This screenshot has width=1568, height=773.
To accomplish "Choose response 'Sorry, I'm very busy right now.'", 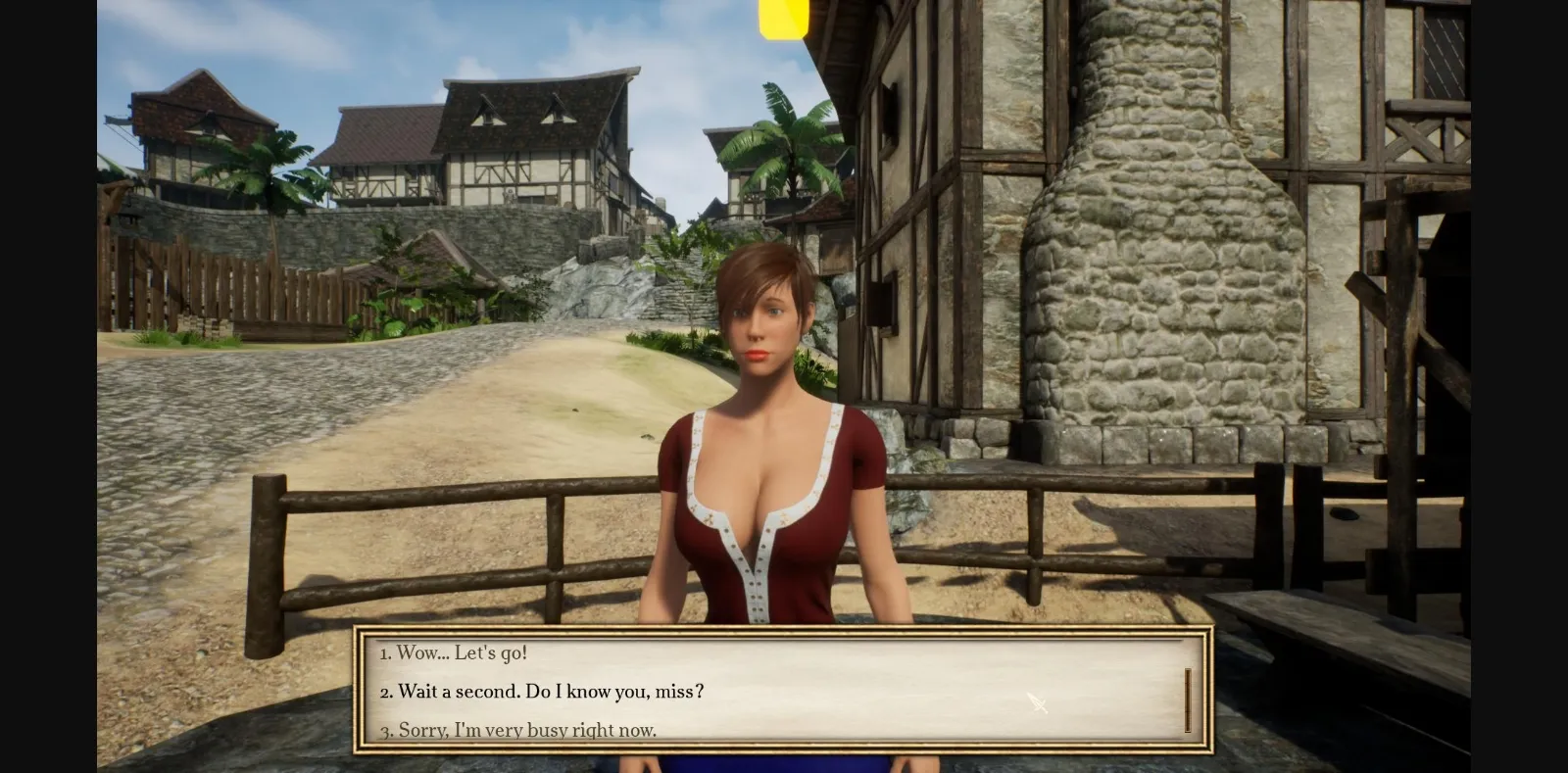I will (519, 729).
